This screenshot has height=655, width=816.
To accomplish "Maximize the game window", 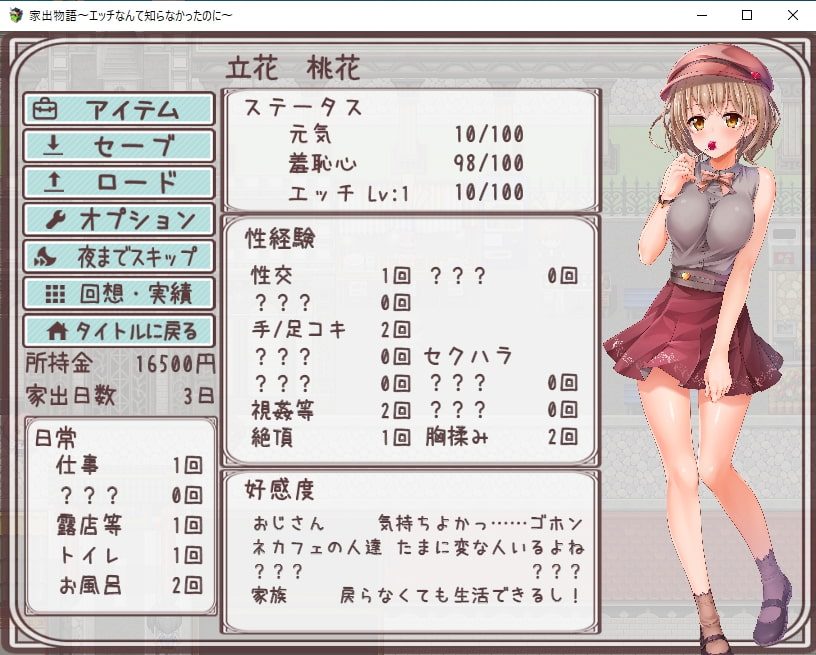I will coord(746,15).
